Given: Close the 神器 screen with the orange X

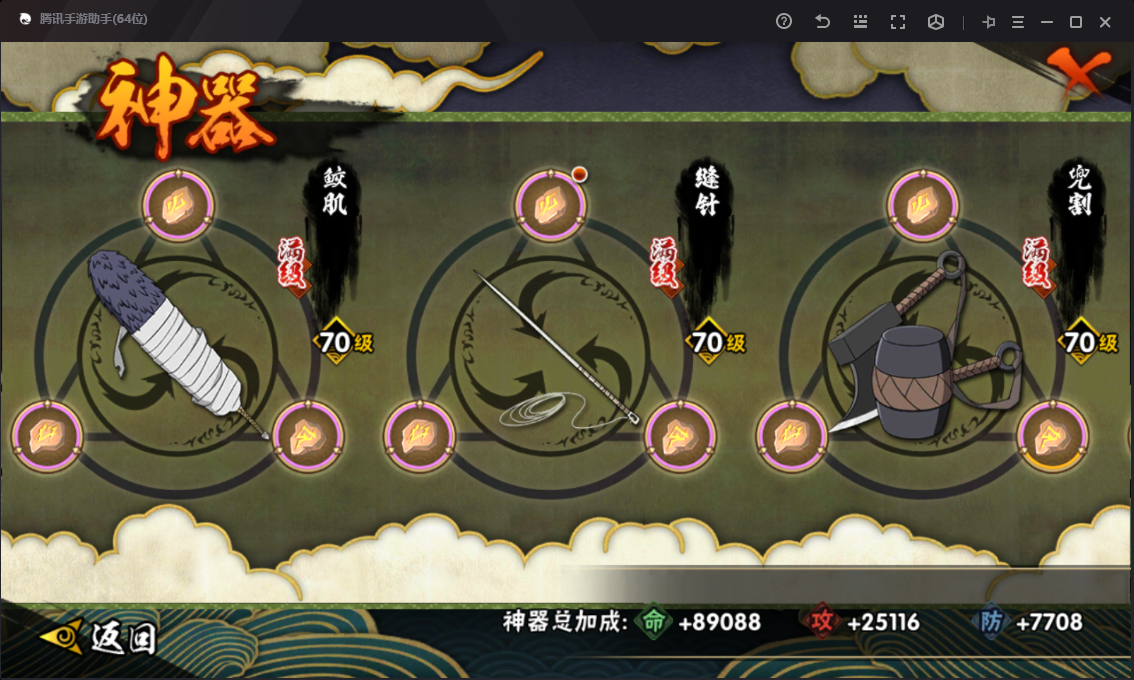Looking at the screenshot, I should click(x=1078, y=72).
